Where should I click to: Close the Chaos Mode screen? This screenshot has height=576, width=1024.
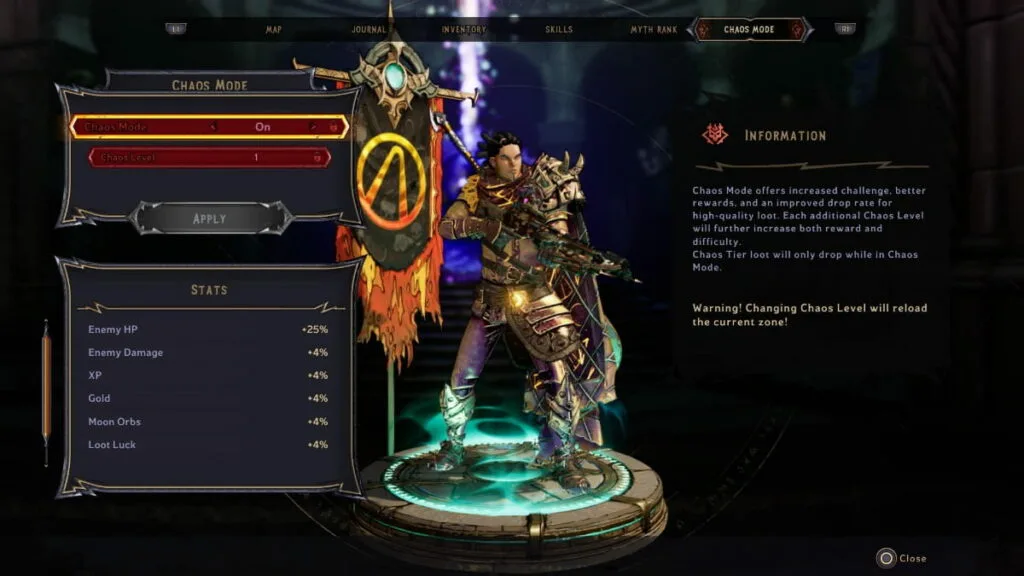click(x=902, y=558)
